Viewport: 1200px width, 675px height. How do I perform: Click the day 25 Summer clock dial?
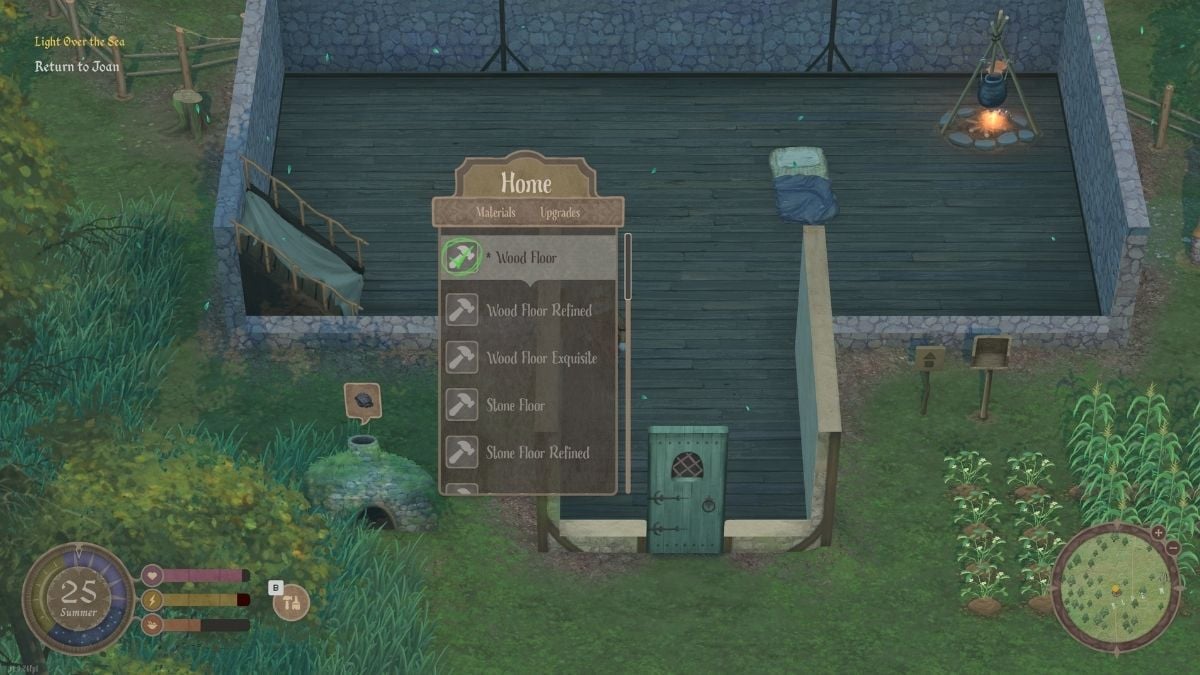tap(78, 598)
